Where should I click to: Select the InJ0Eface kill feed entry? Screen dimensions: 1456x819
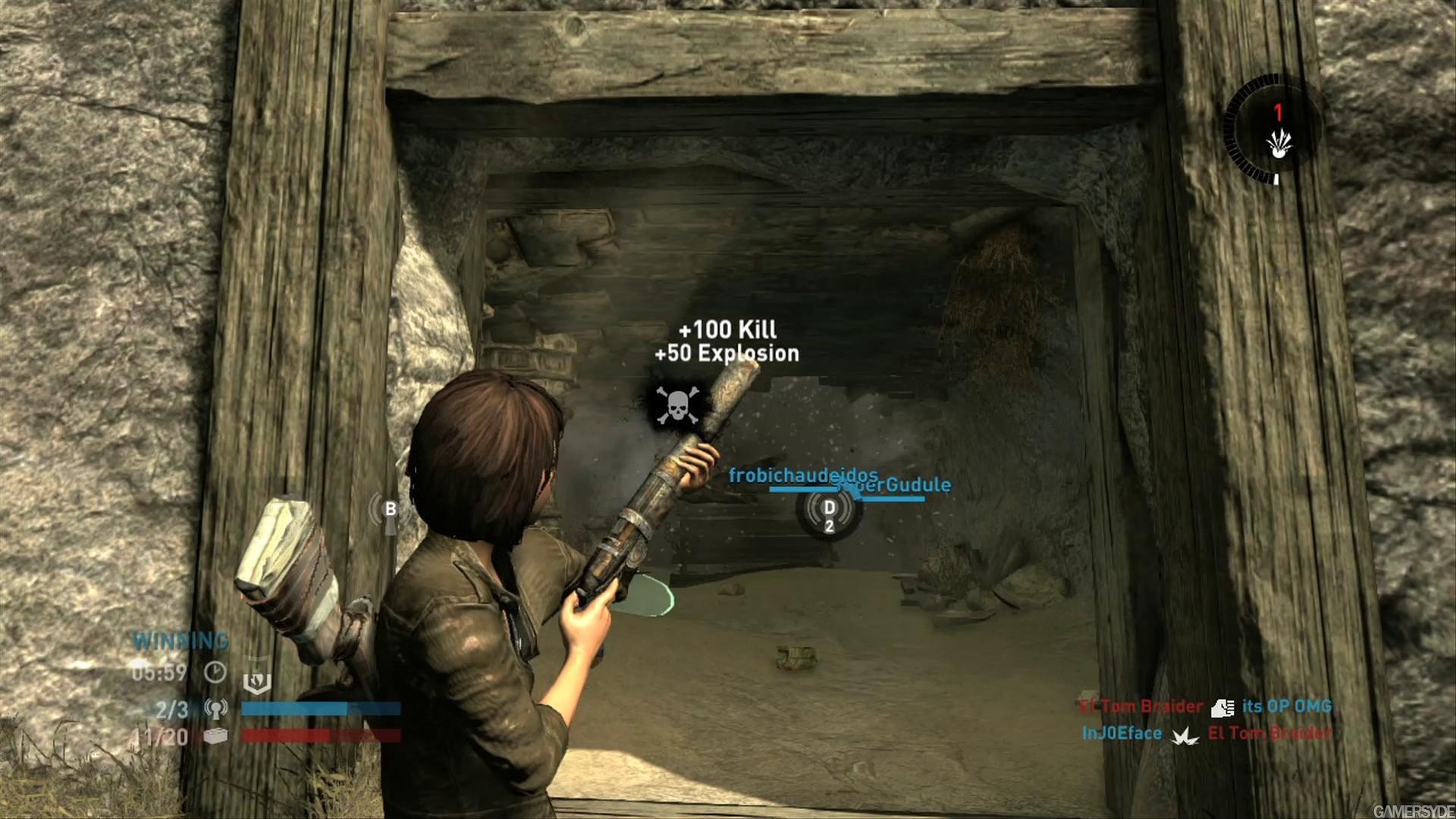[1122, 733]
